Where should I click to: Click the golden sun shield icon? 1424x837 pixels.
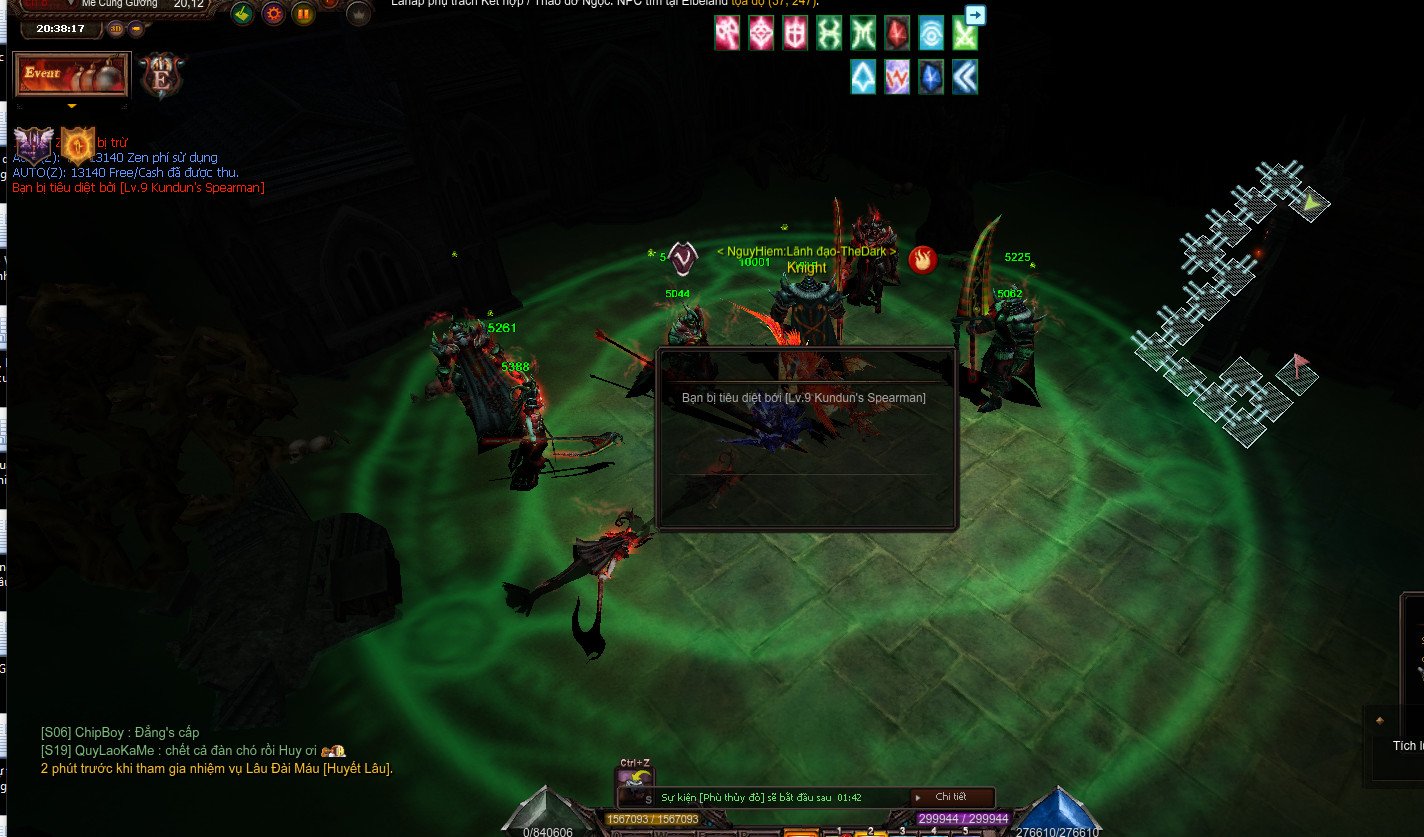click(78, 145)
